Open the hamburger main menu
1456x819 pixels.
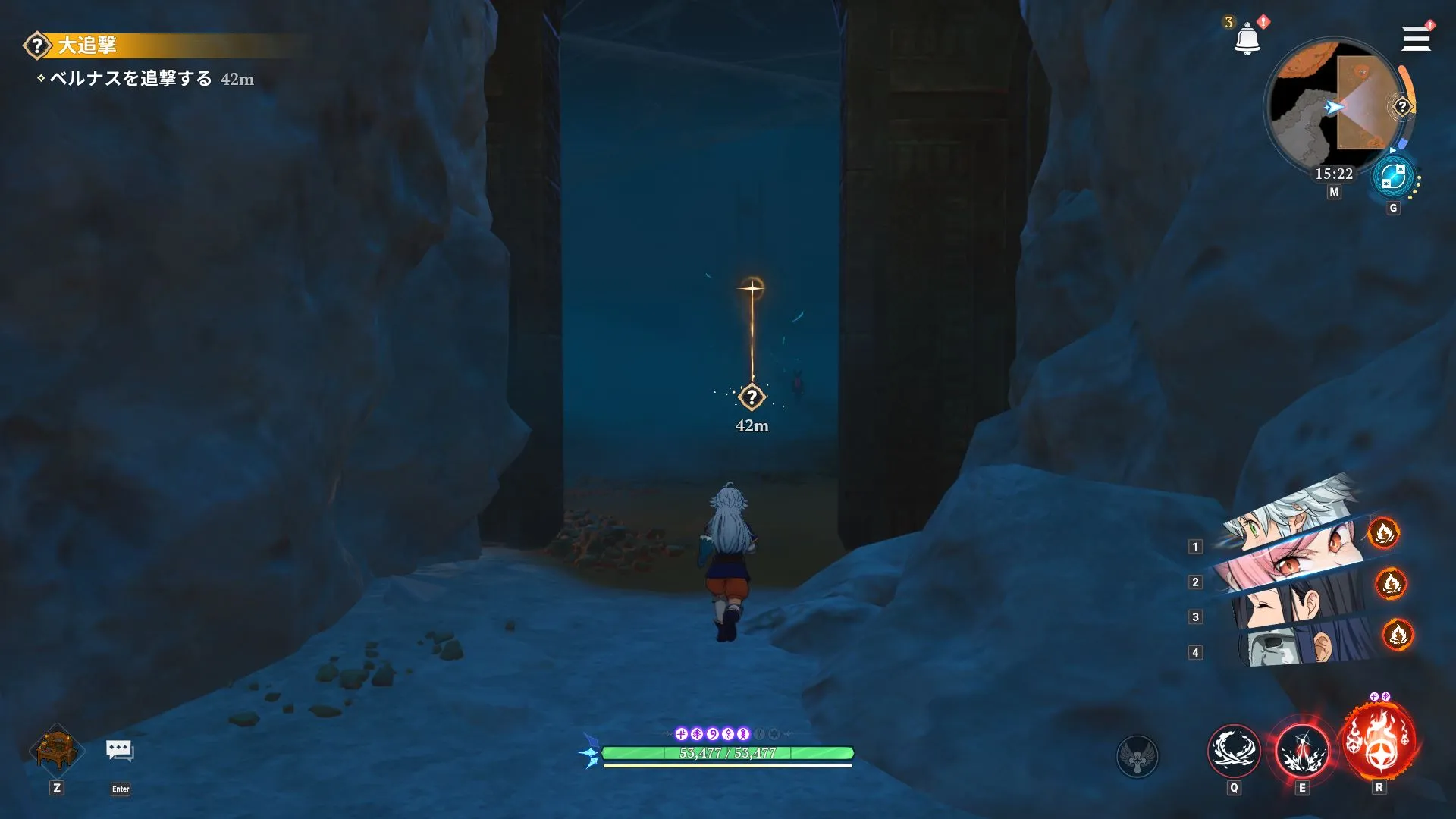tap(1415, 38)
